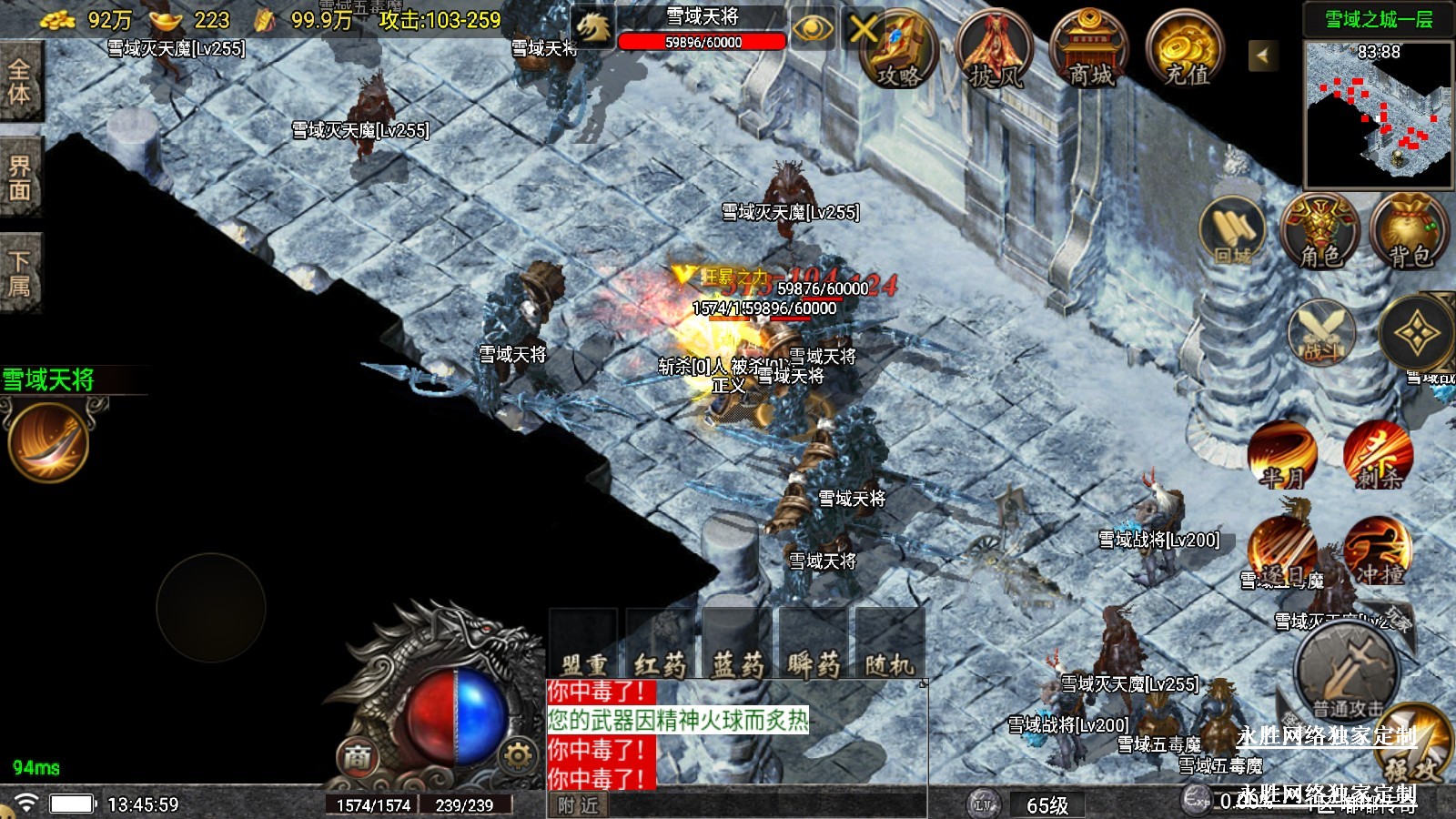Open the 商城 shop

1090,52
